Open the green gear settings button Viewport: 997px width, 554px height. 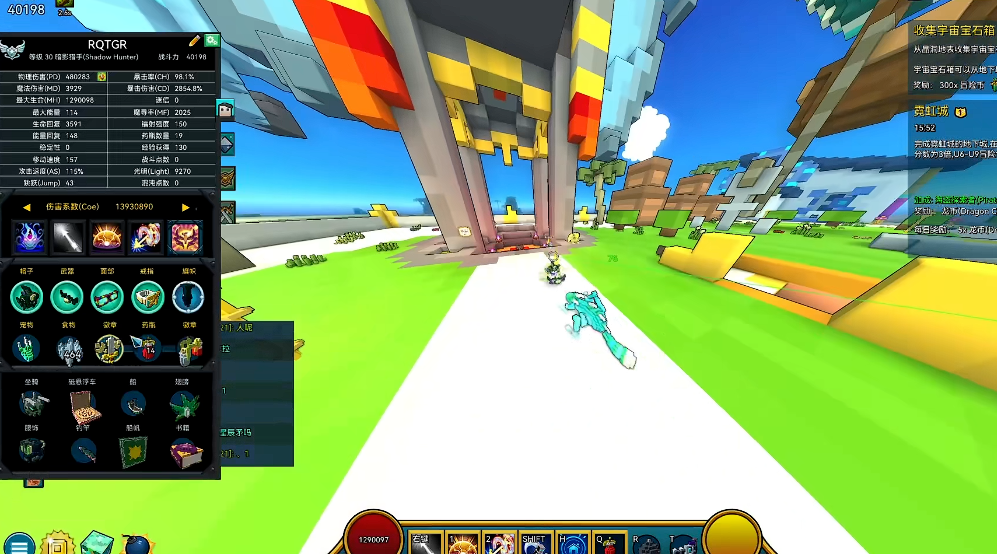(213, 41)
